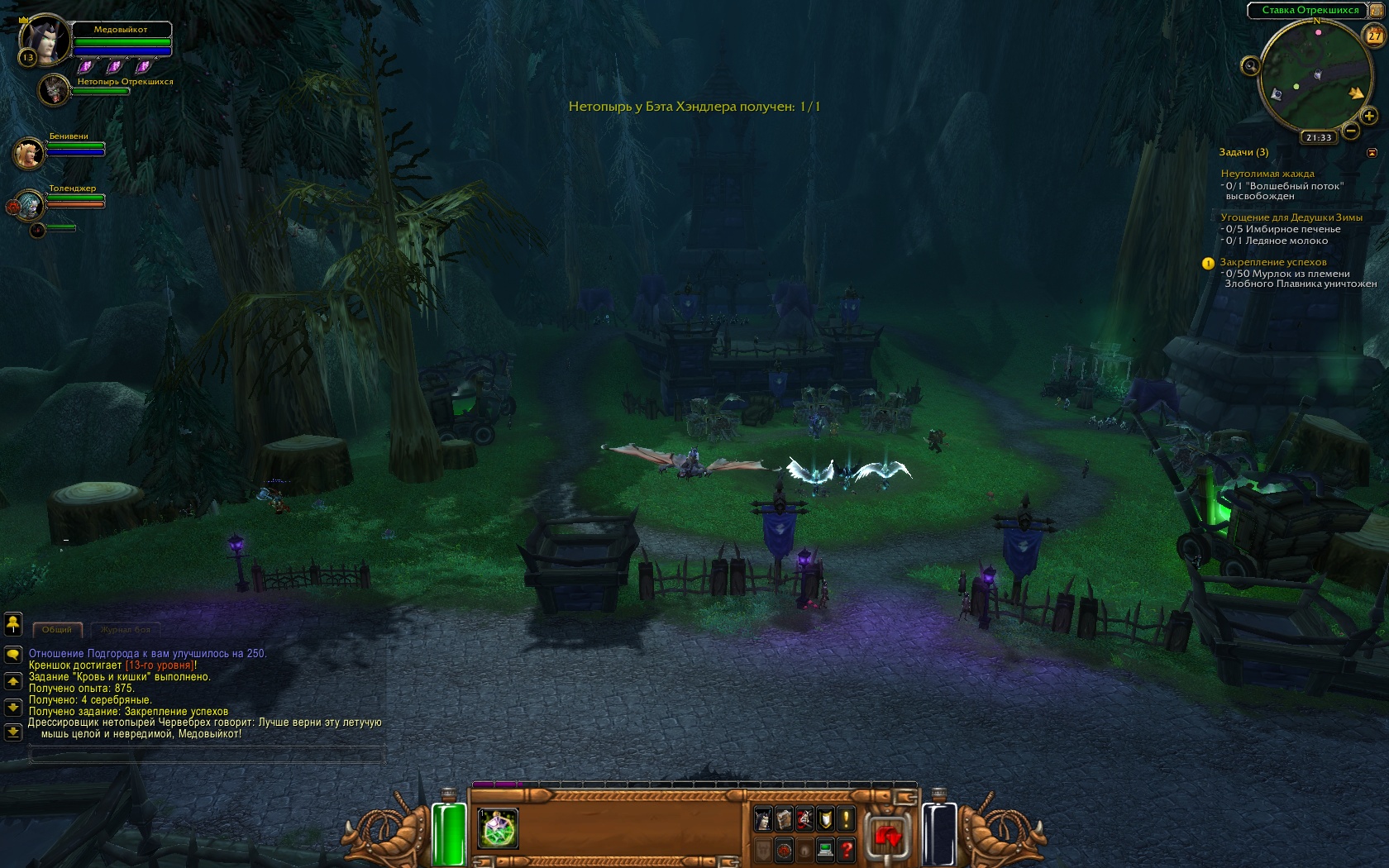Click the red arrow exit vehicle button
Image resolution: width=1389 pixels, height=868 pixels.
coord(887,837)
